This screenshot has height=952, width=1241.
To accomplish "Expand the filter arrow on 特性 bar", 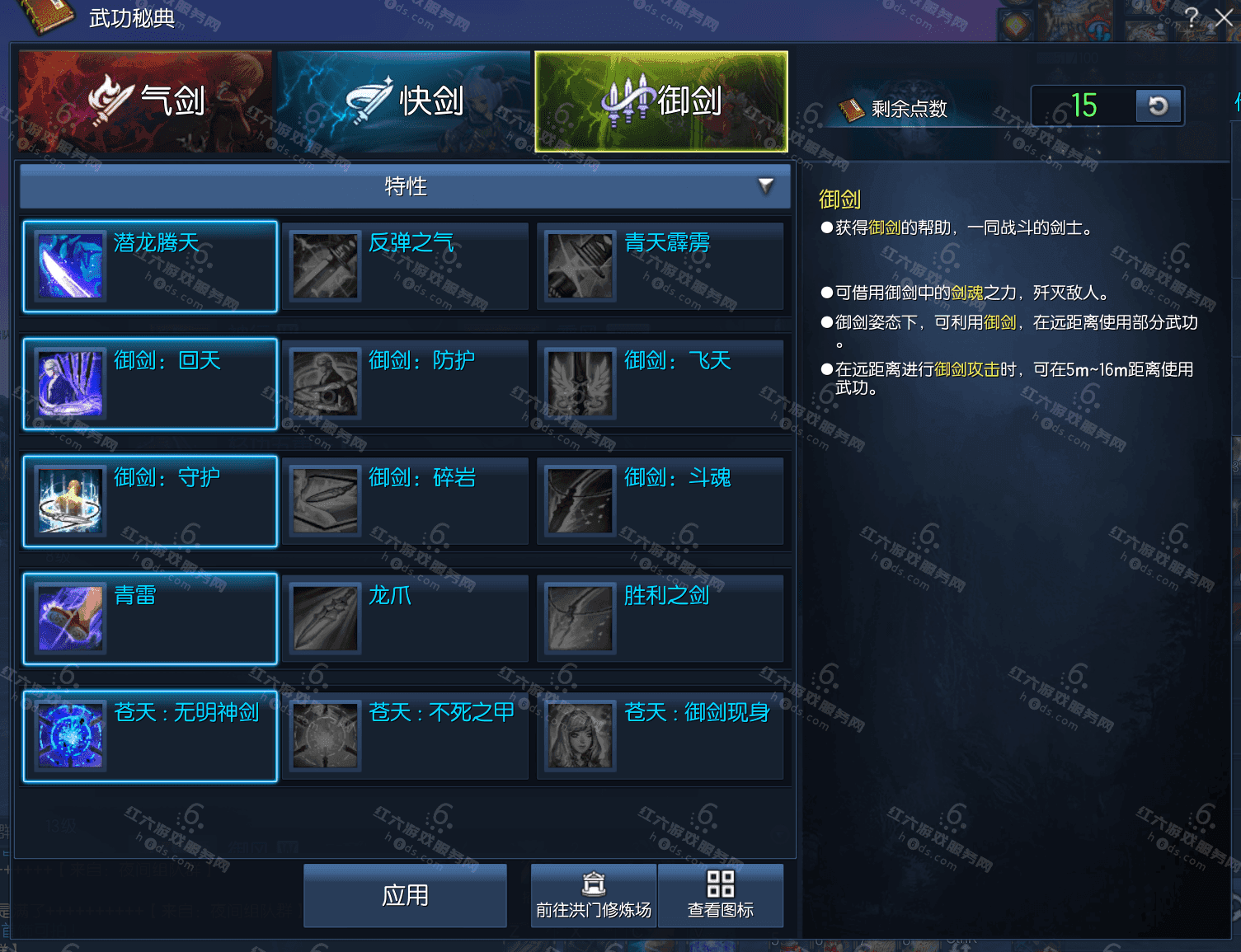I will click(766, 186).
